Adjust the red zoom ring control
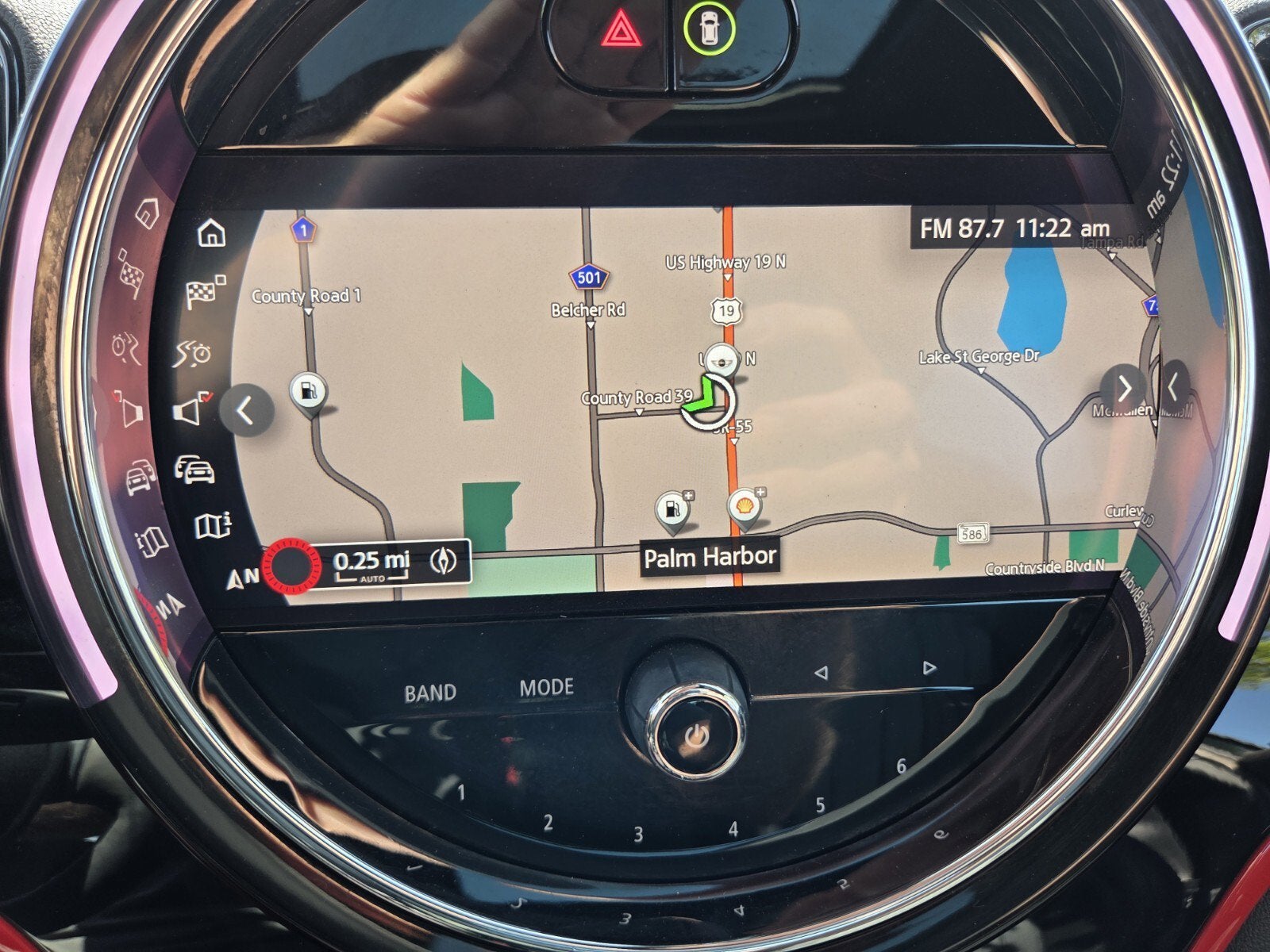 click(x=291, y=566)
